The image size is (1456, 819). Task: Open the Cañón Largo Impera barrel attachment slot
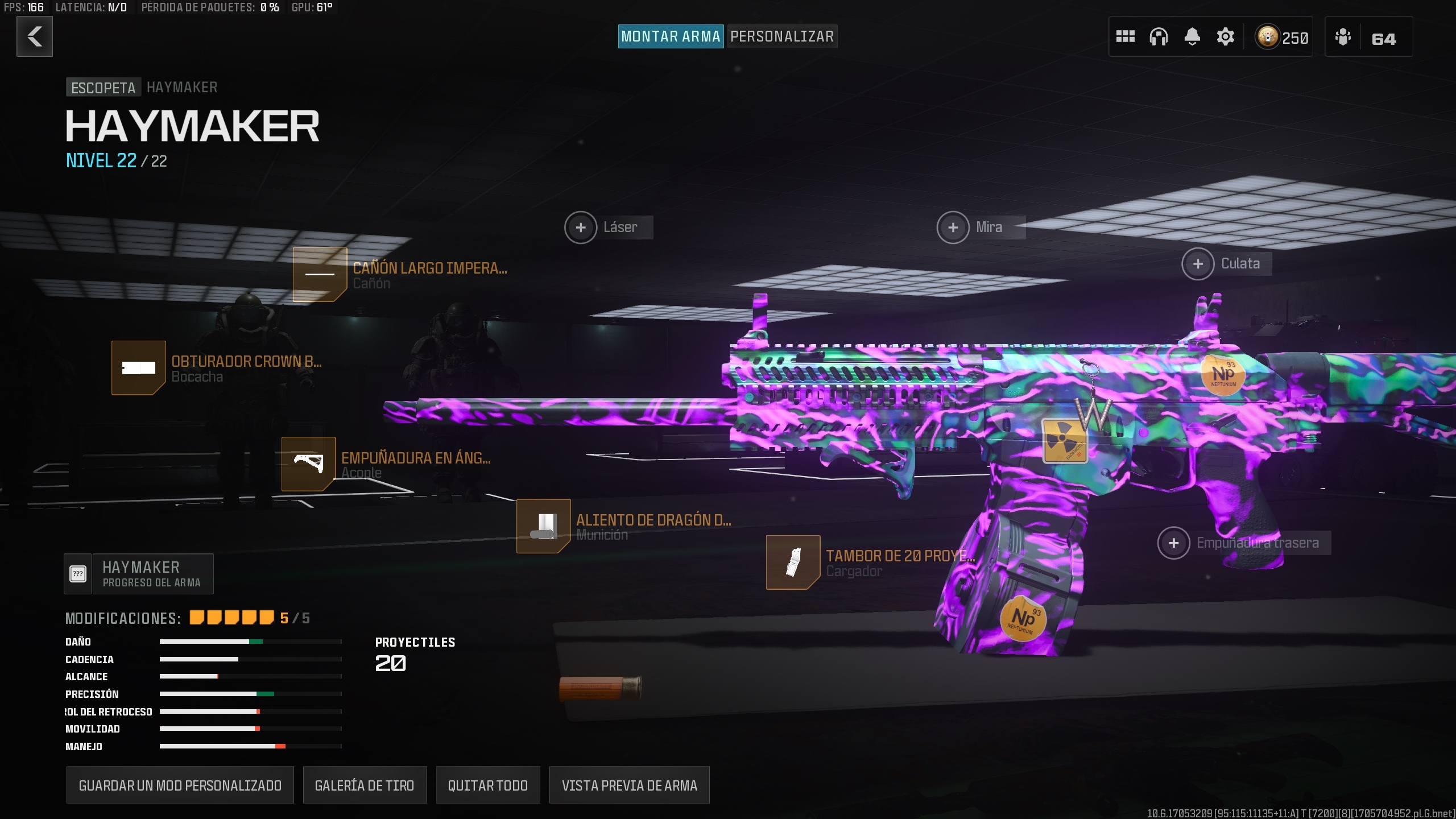click(x=320, y=275)
